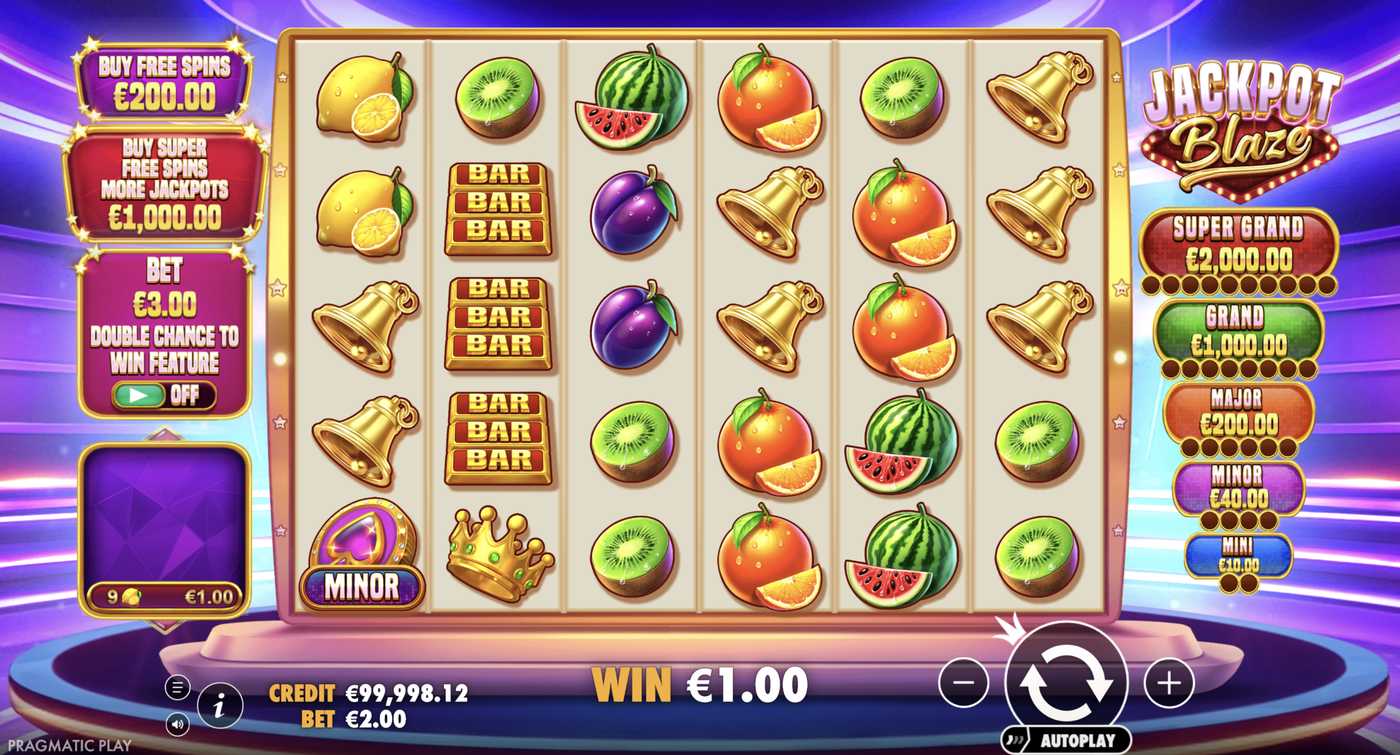This screenshot has height=755, width=1400.
Task: Mute the game sound
Action: 176,722
